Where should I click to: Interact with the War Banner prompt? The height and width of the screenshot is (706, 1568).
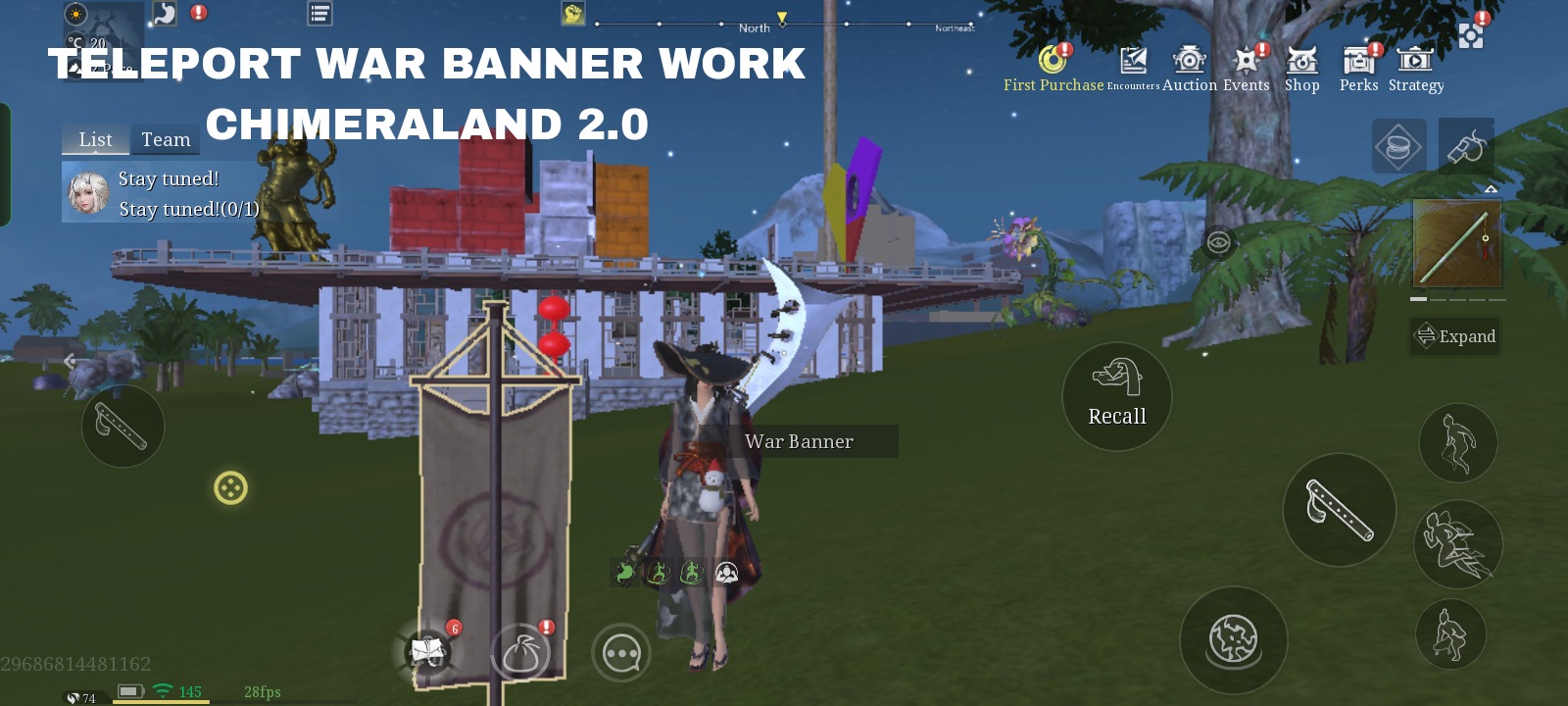800,441
